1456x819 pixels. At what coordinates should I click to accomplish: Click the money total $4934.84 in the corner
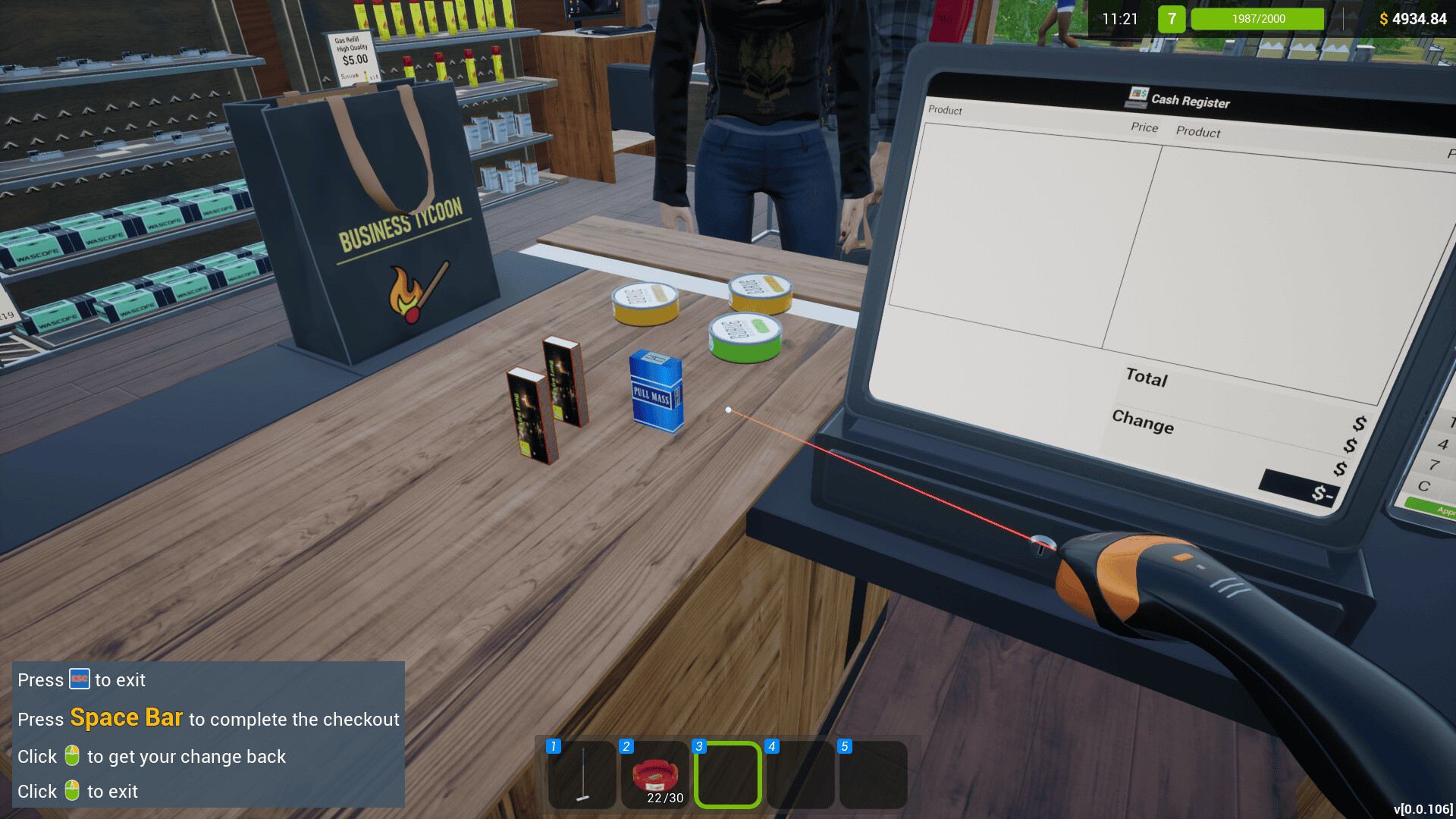coord(1415,18)
